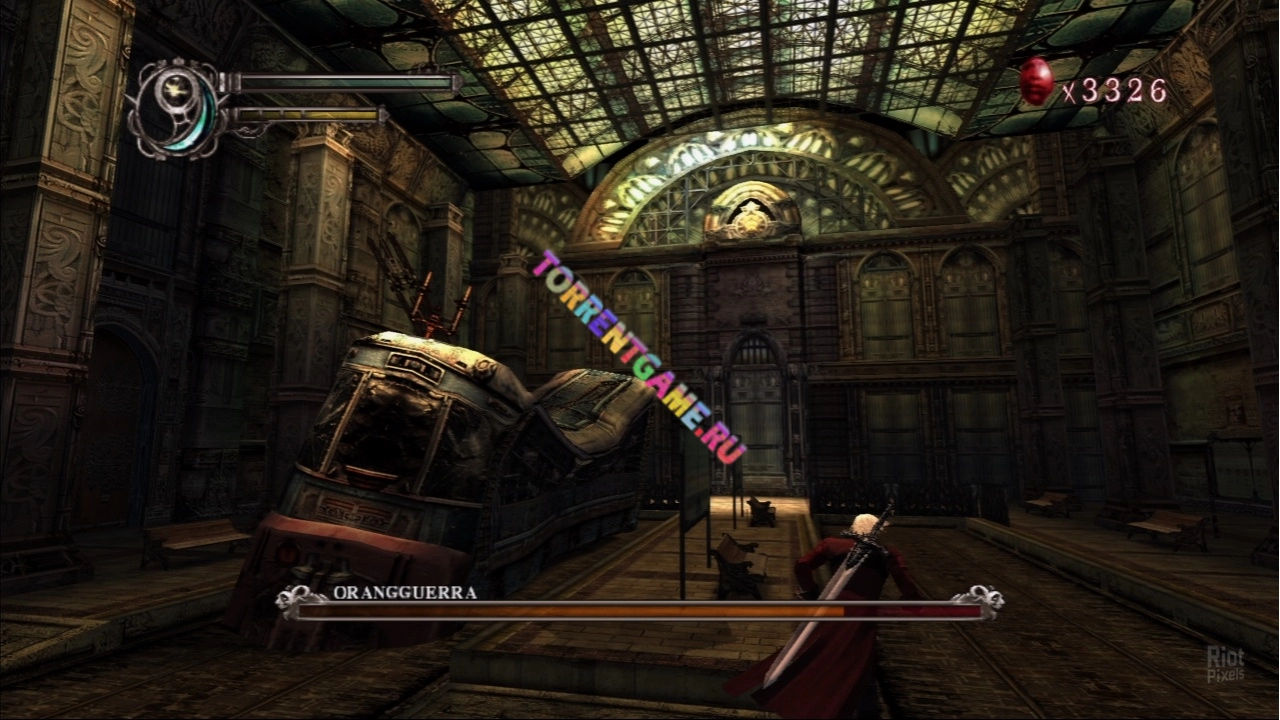Click the circular crescent emblem HUD icon
1280x720 pixels.
[178, 110]
